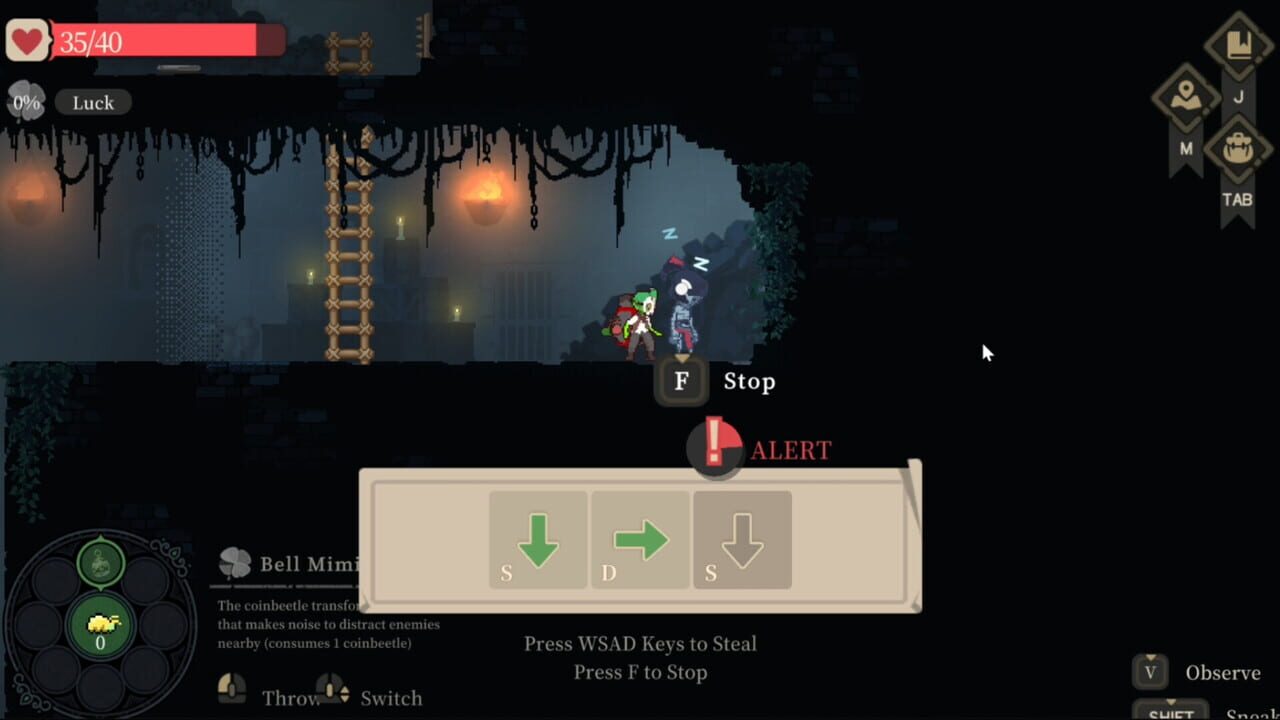Click the downward green S arrow key
This screenshot has width=1280, height=720.
537,539
